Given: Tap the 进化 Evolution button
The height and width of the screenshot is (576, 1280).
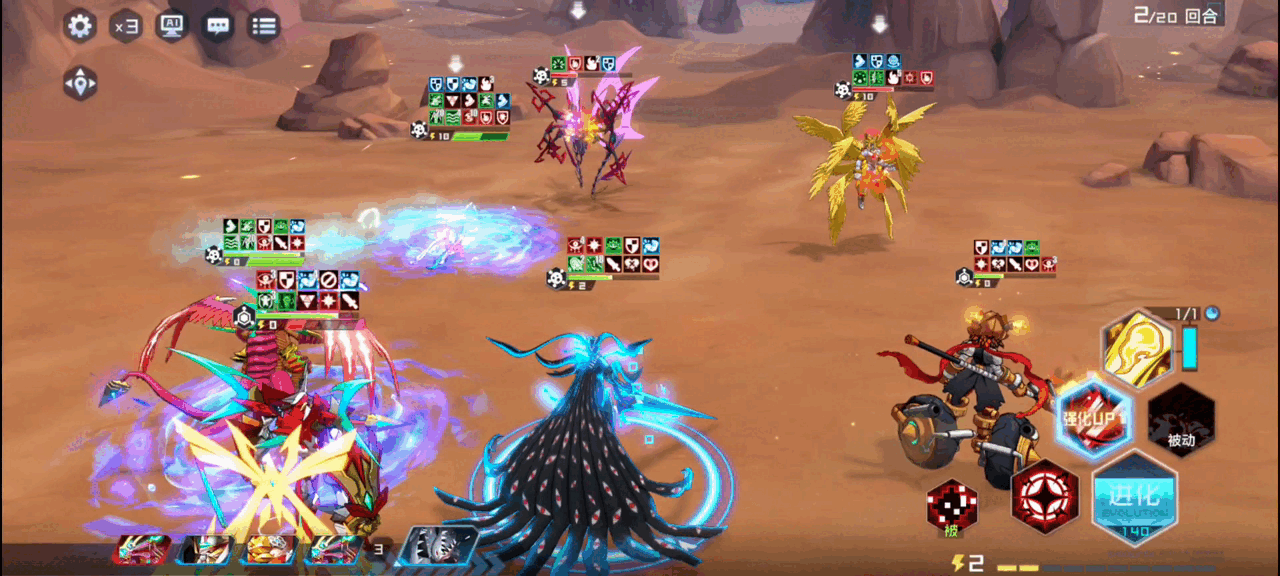Looking at the screenshot, I should pos(1135,497).
